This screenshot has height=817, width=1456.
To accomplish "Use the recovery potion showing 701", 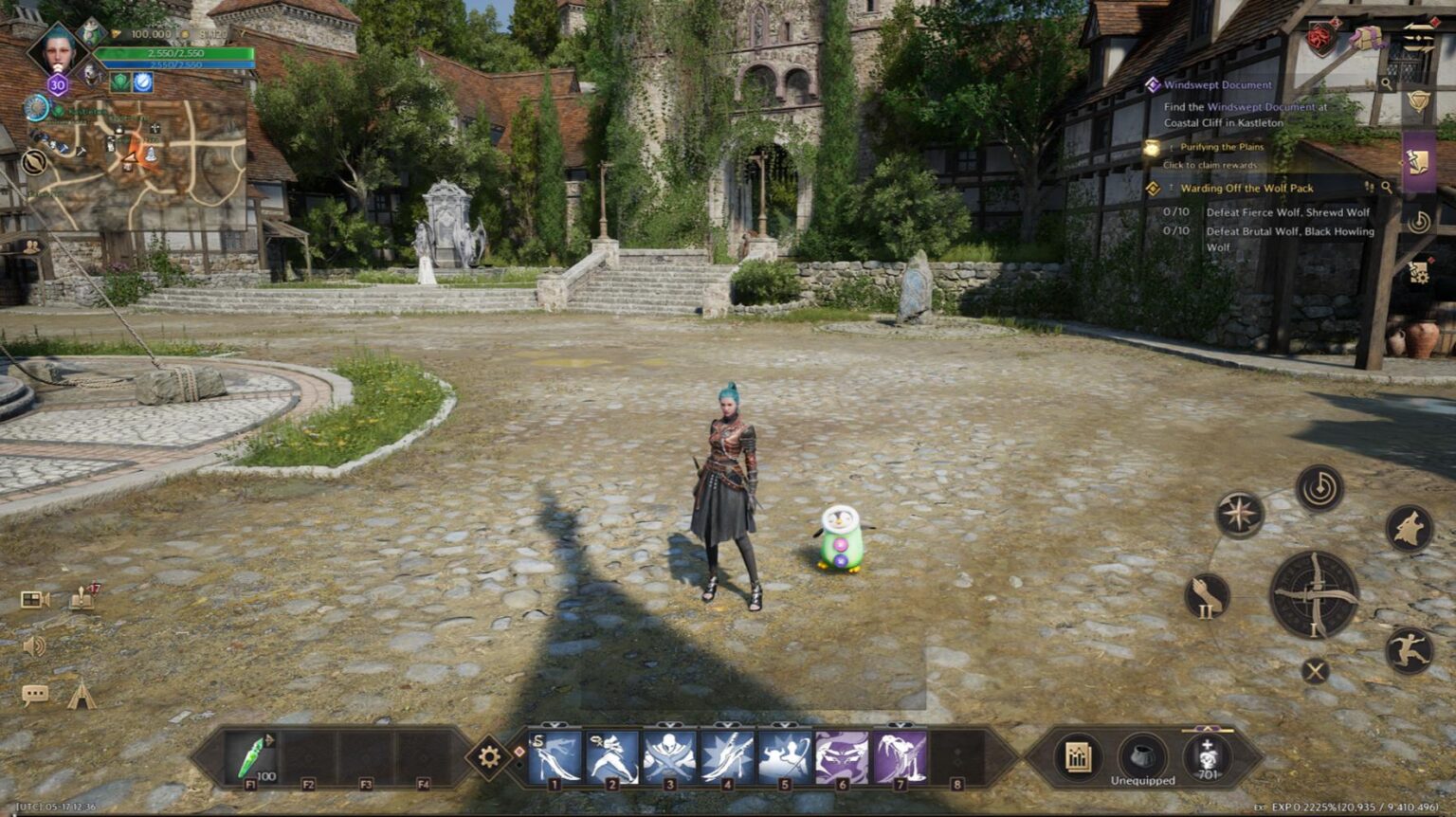I will pyautogui.click(x=1208, y=756).
